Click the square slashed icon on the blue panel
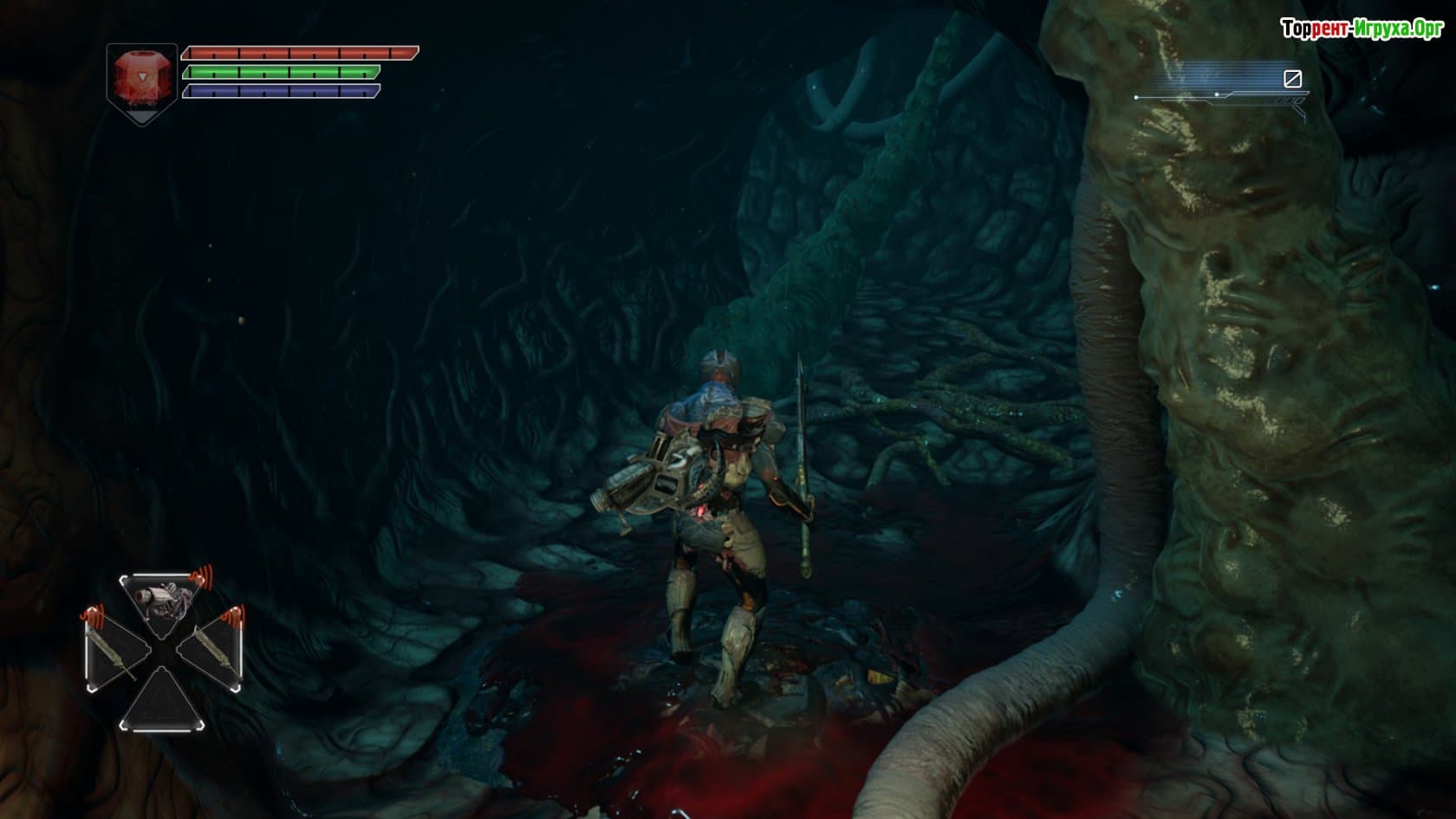1456x819 pixels. coord(1291,80)
